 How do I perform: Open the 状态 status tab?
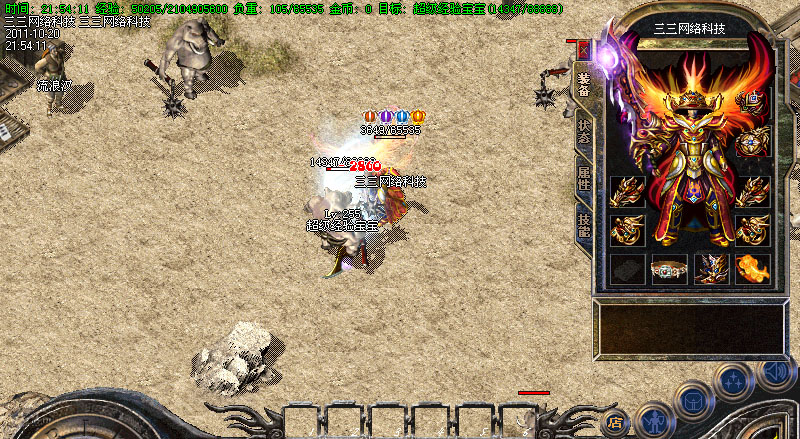583,132
